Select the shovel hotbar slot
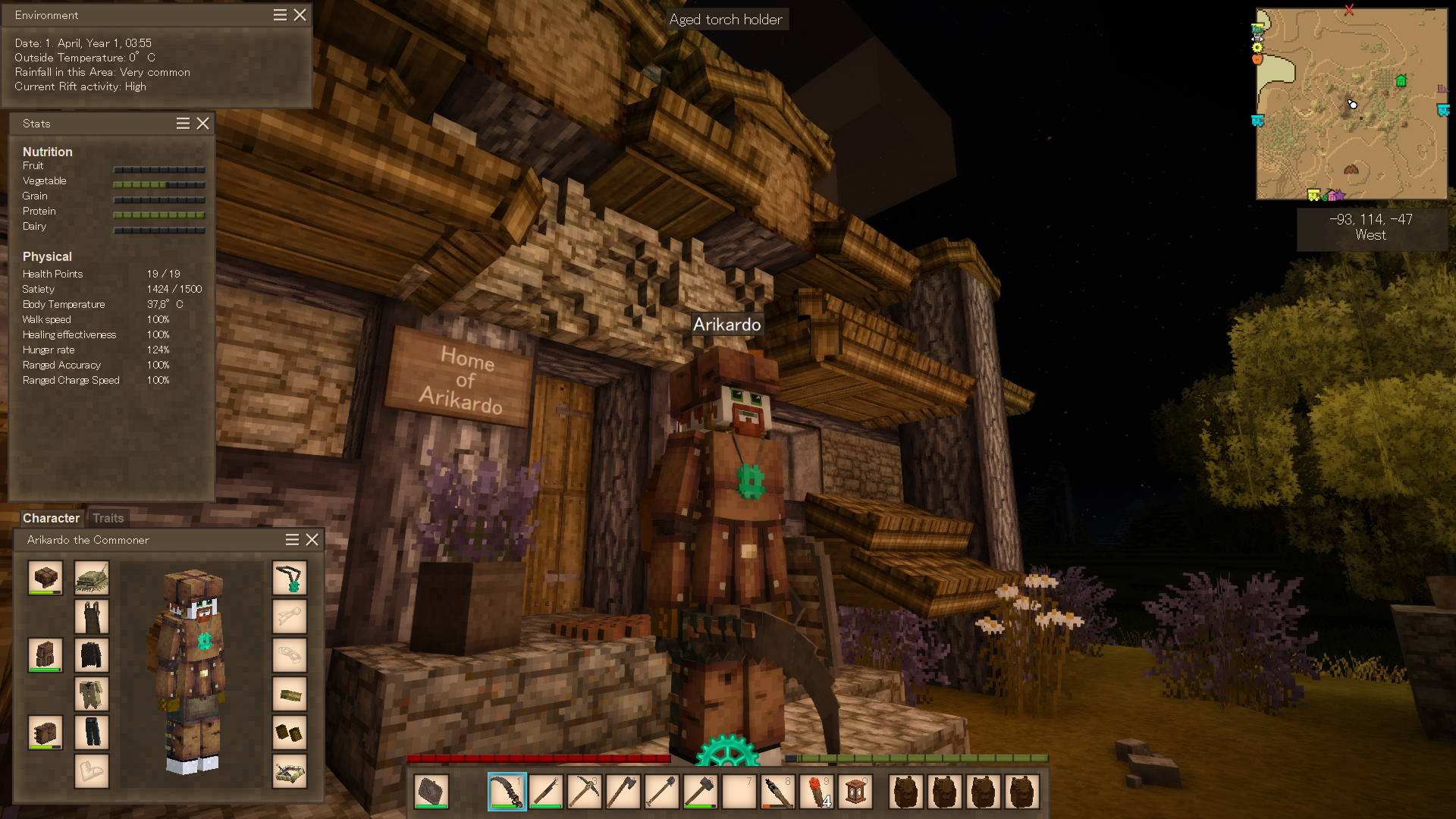Screen dimensions: 1456x819 click(x=661, y=792)
